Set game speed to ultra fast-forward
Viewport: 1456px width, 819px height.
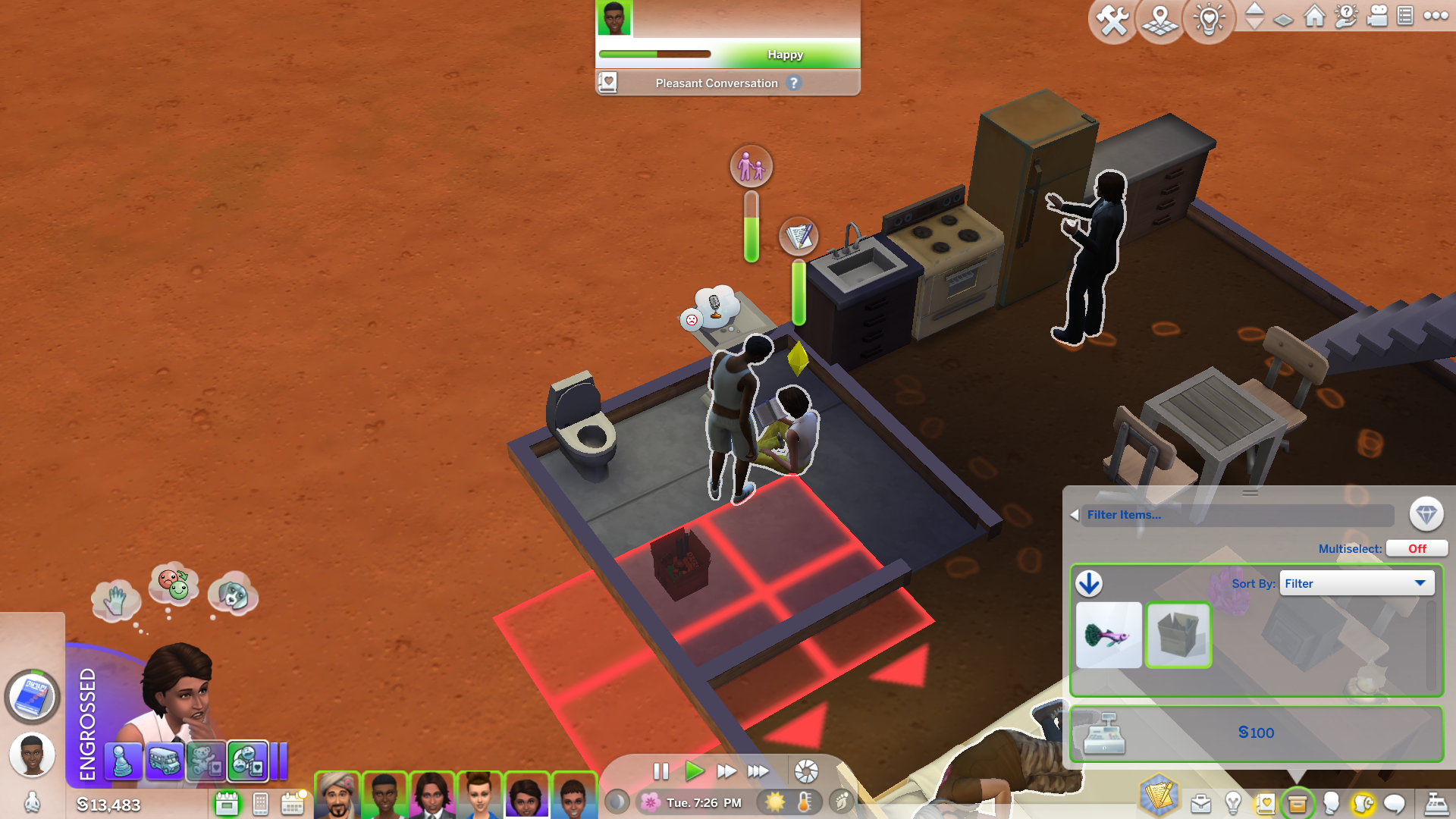pos(758,771)
